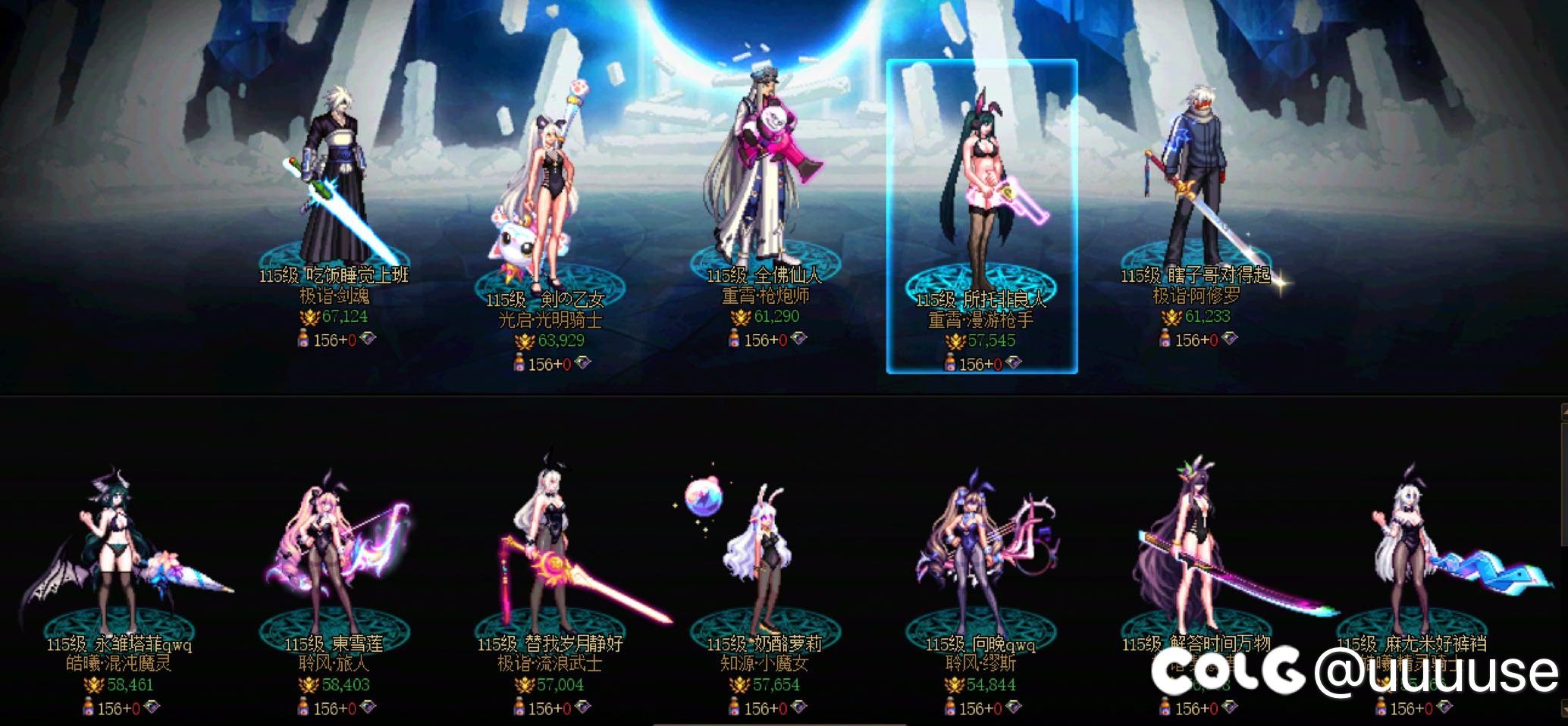Click the gold coin icon under 吃饭睡觉上班

pyautogui.click(x=310, y=317)
